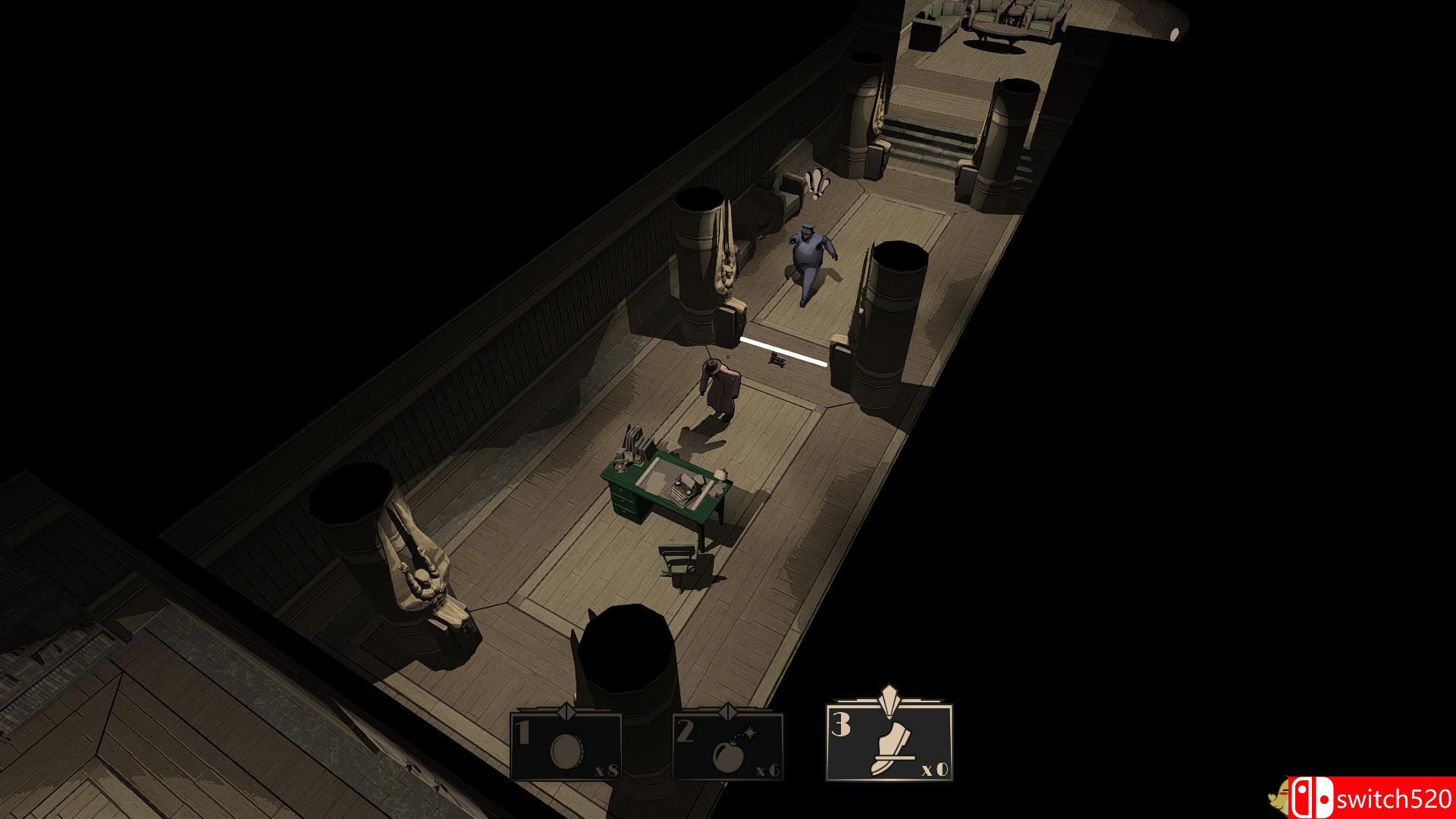Click the white tripwire trap on the floor
This screenshot has height=819, width=1456.
785,350
